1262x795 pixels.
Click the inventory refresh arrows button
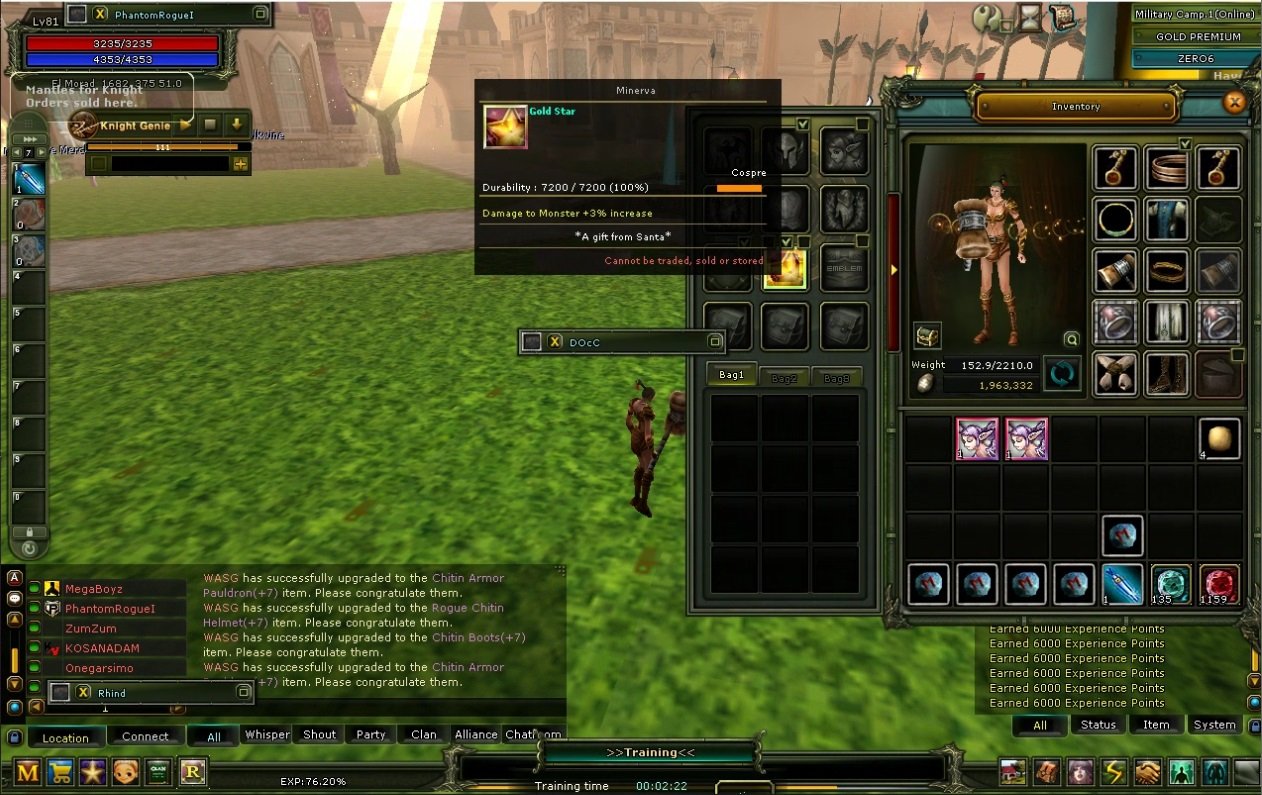click(x=1062, y=374)
